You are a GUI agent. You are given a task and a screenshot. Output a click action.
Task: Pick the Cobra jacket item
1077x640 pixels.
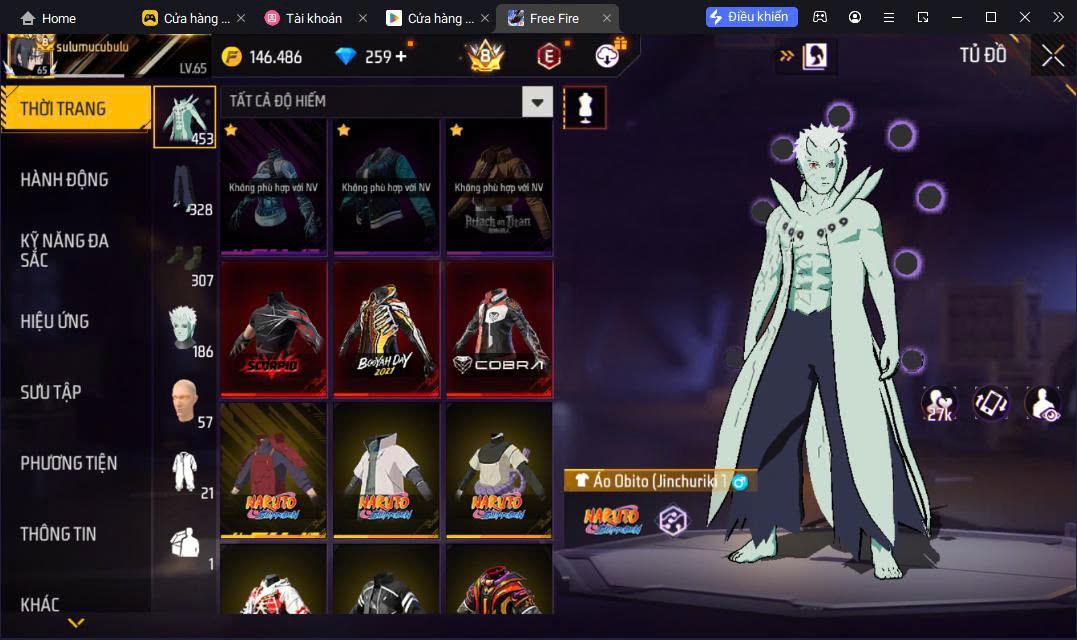coord(499,329)
